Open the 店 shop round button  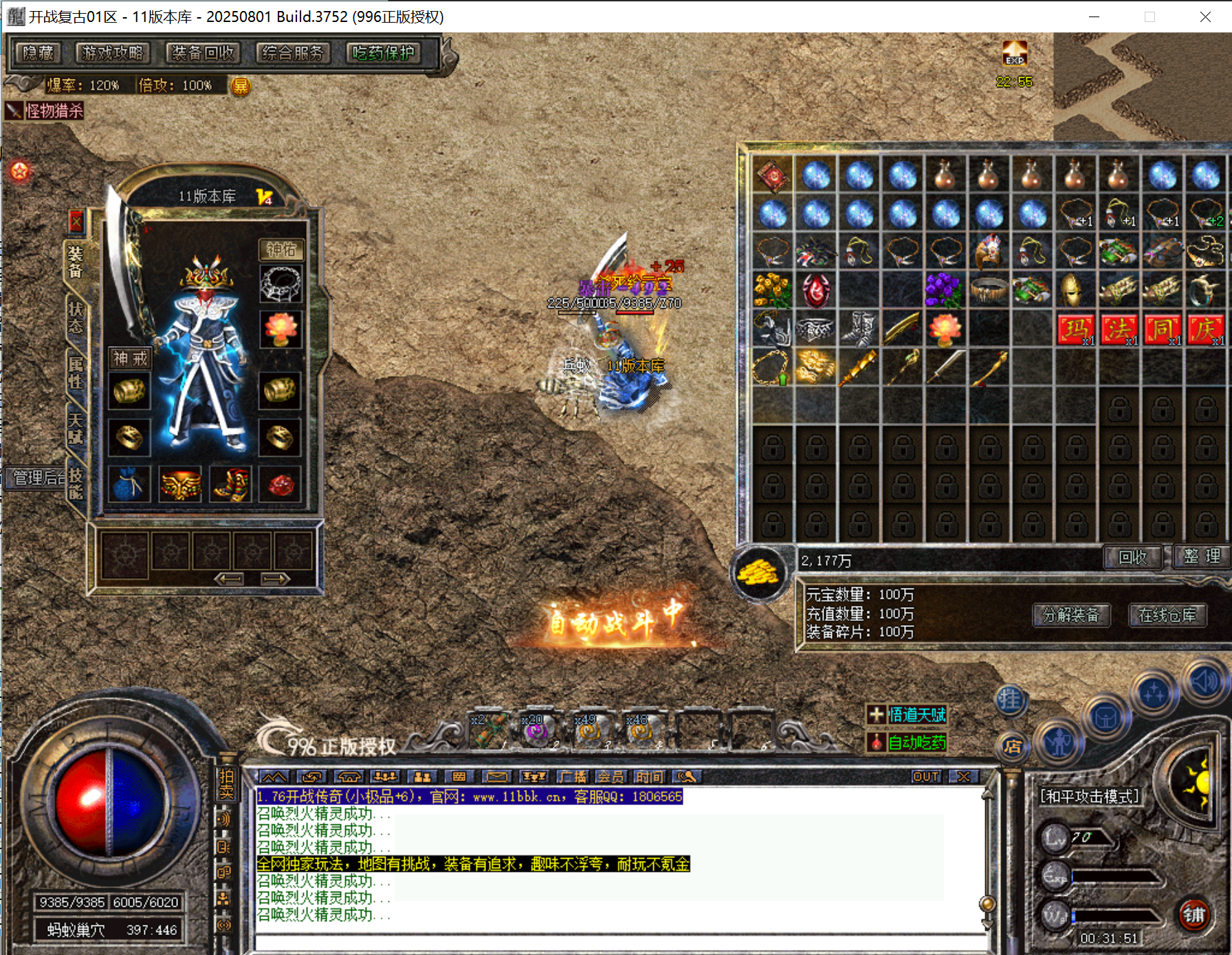1011,747
